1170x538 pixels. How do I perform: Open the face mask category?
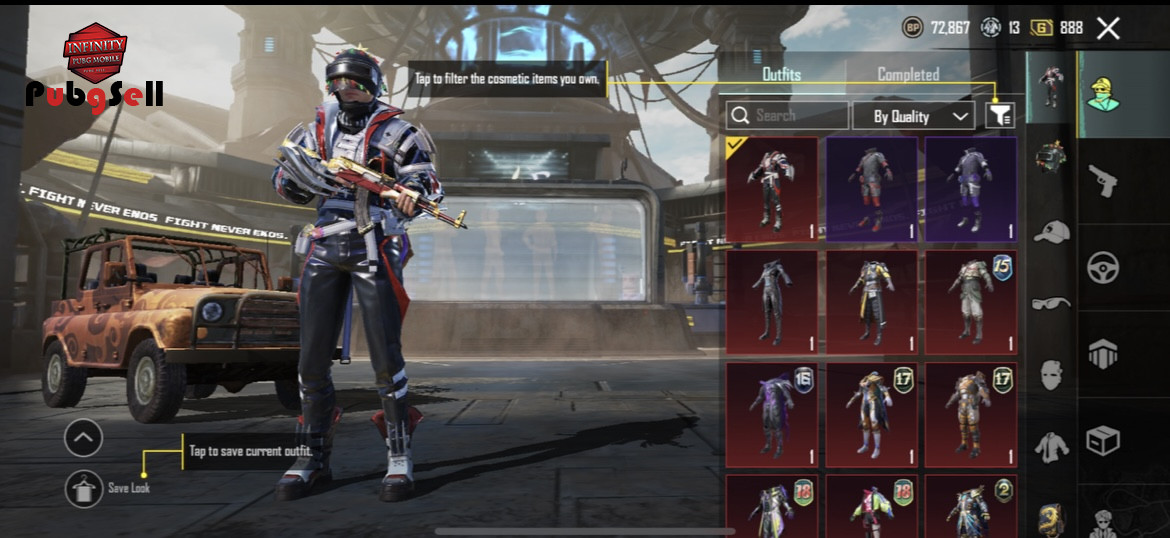coord(1051,374)
